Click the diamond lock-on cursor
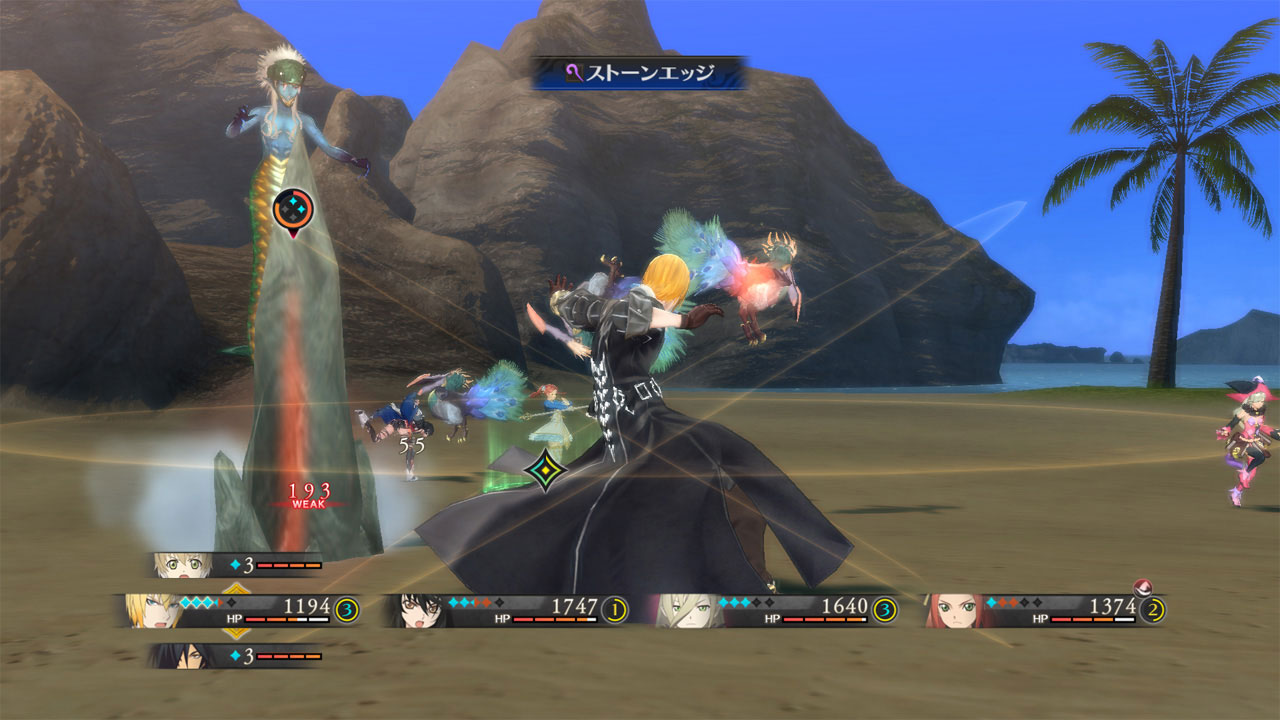 tap(544, 469)
